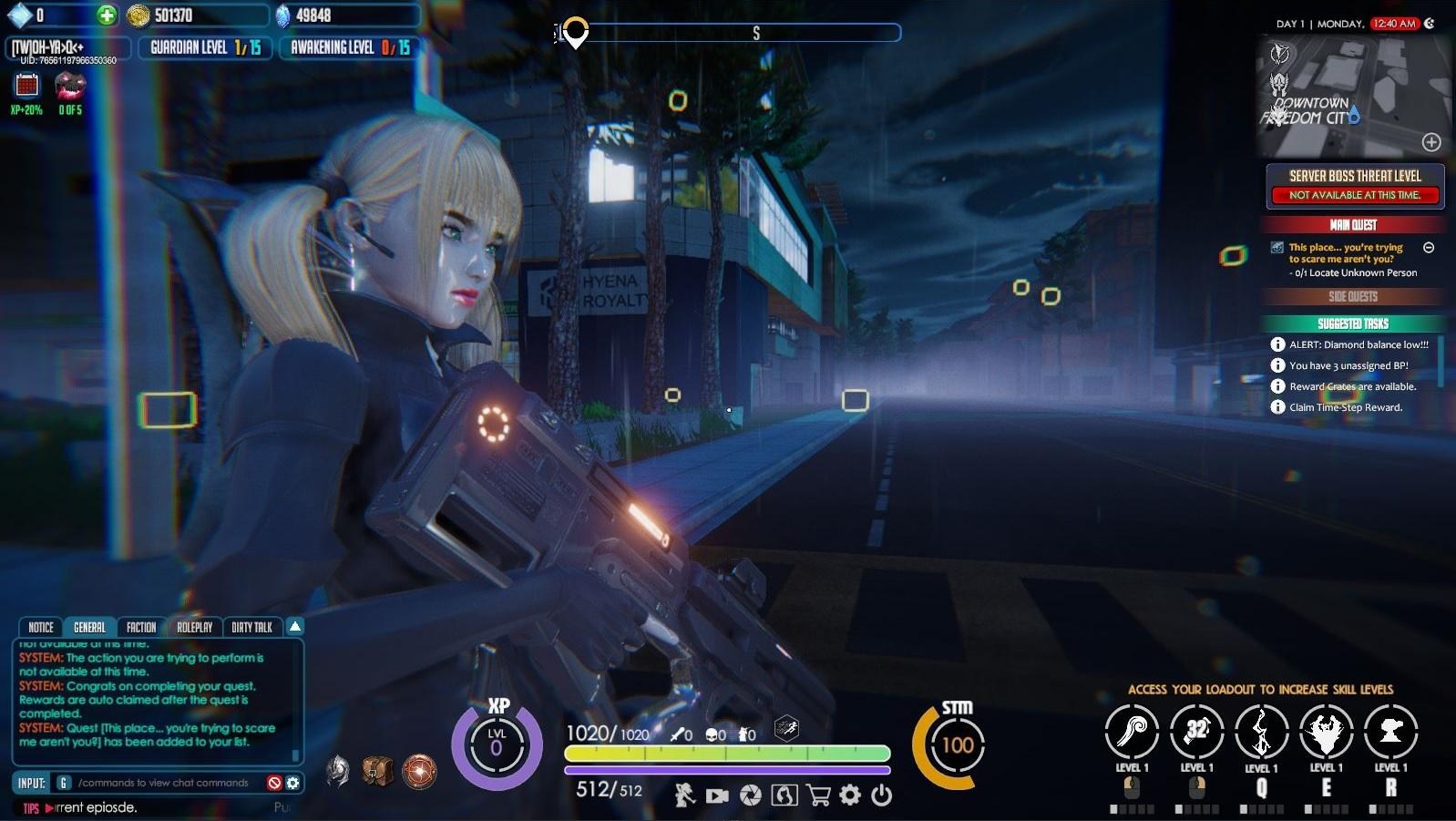Click the power button icon to exit

coord(881,795)
